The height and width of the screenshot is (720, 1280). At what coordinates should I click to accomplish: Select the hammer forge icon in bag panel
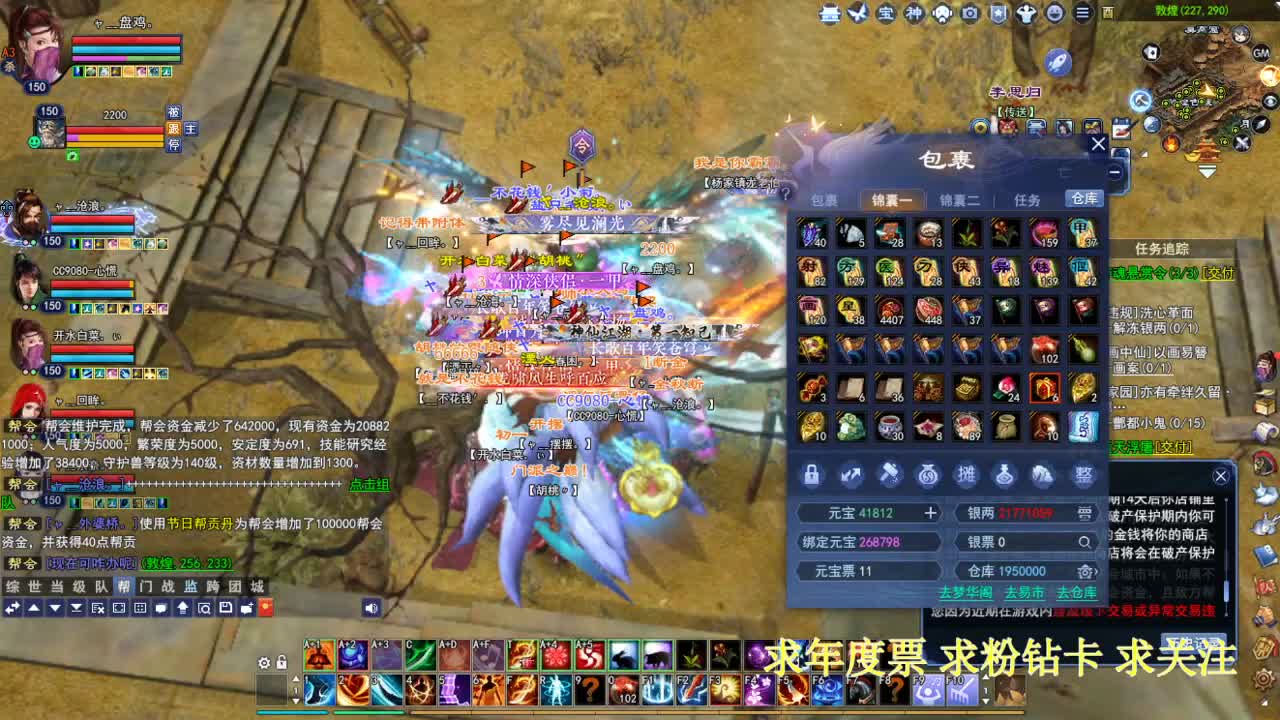point(891,475)
